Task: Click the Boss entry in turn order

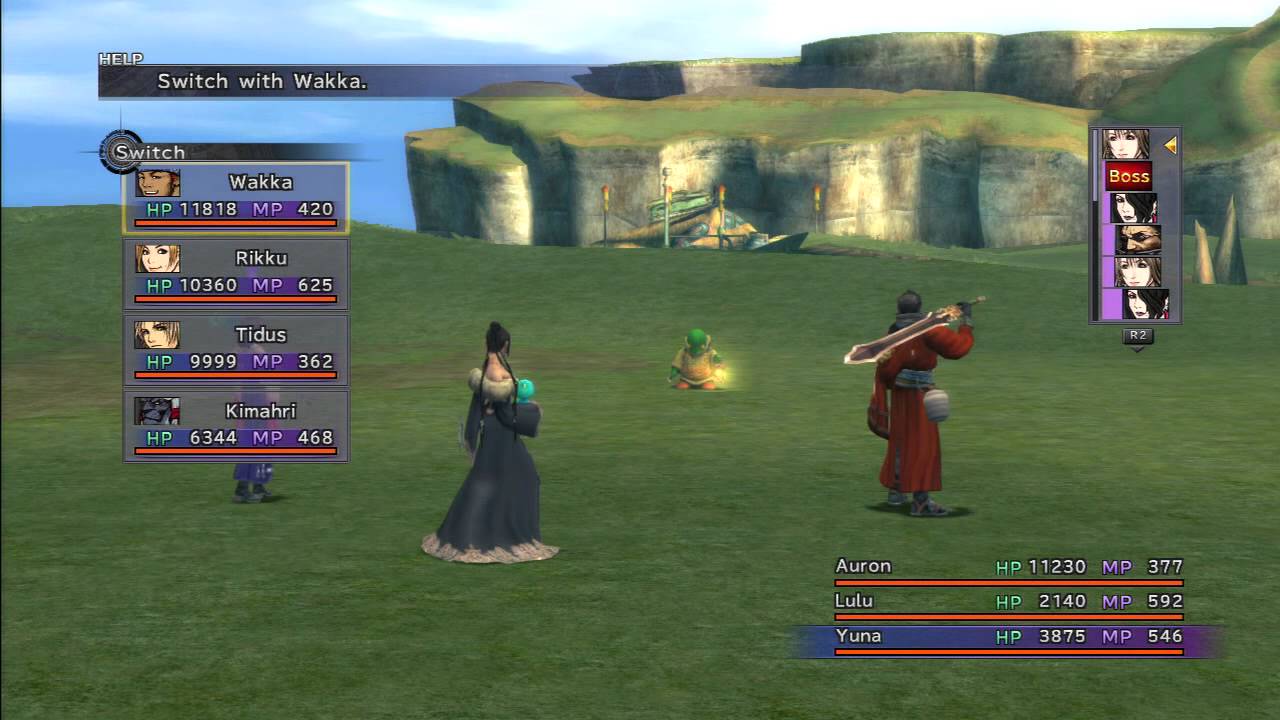Action: (x=1129, y=176)
